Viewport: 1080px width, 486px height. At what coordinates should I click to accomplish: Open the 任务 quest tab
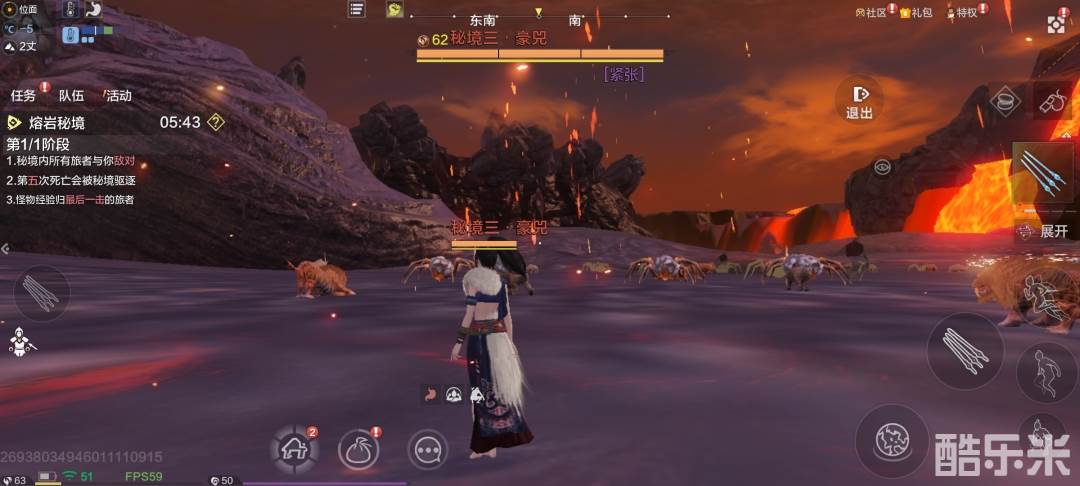point(24,96)
